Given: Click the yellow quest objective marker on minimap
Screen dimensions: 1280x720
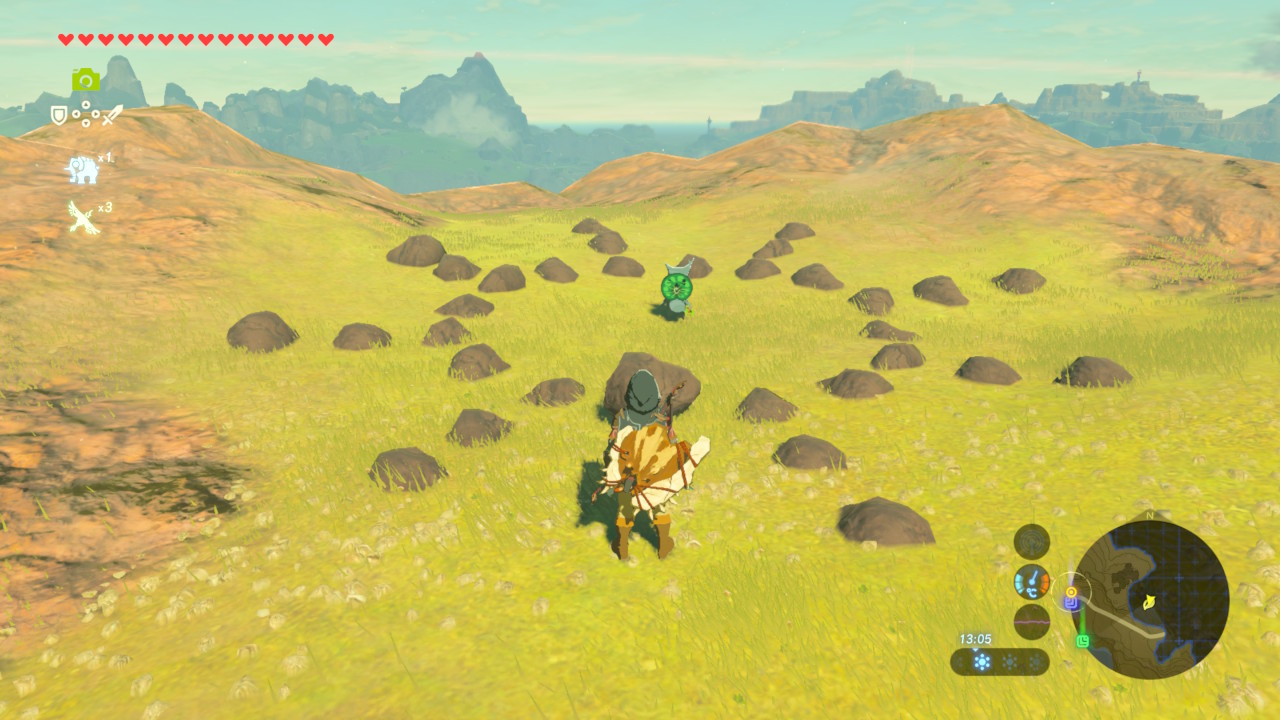Looking at the screenshot, I should coord(1071,591).
